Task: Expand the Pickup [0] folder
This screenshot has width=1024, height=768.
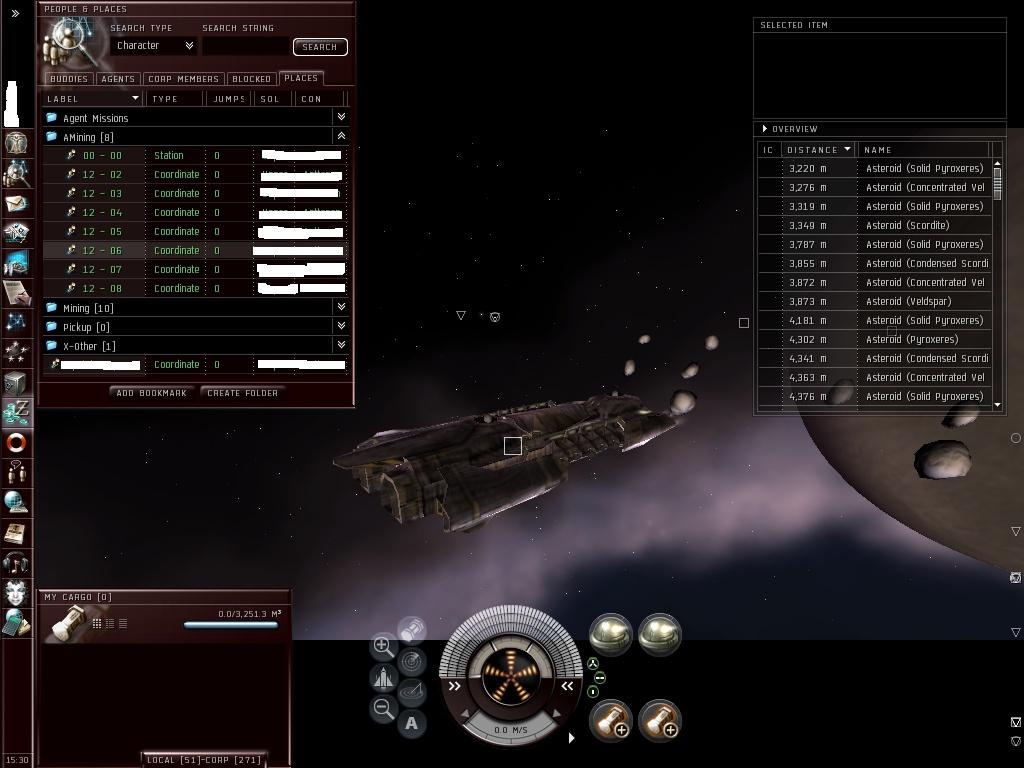Action: (86, 327)
